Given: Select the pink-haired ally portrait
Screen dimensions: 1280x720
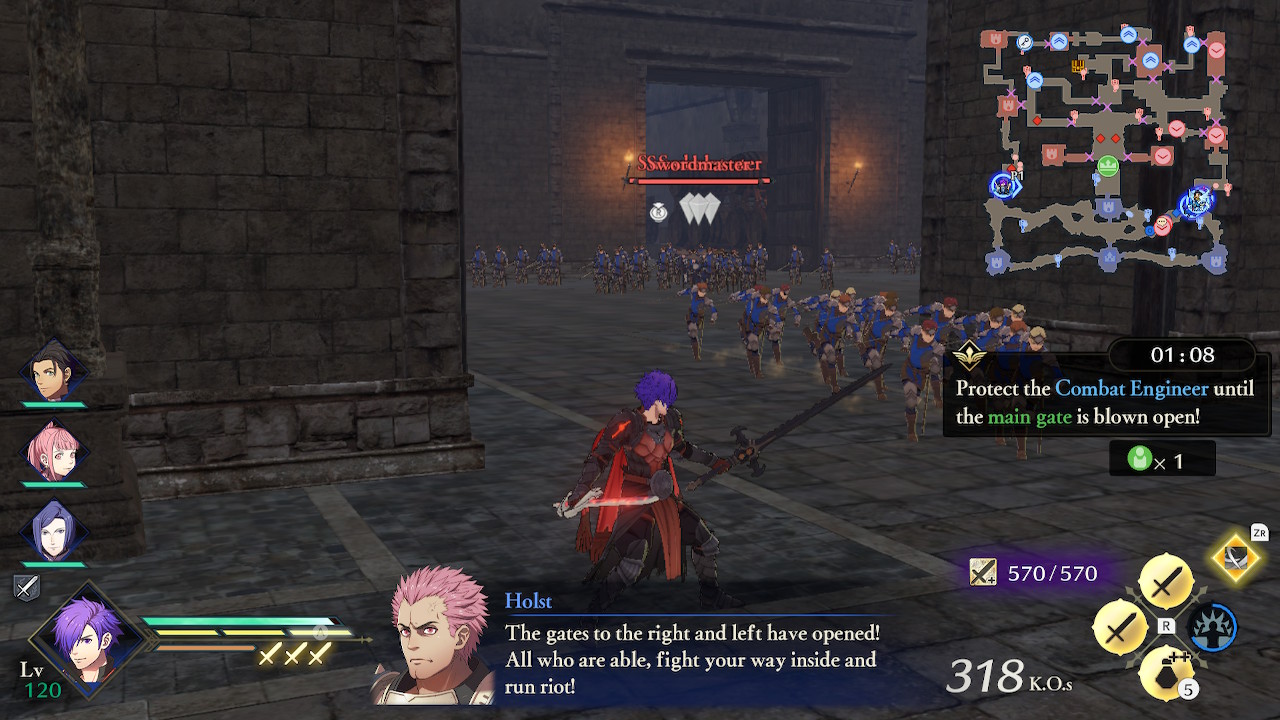Looking at the screenshot, I should point(52,450).
